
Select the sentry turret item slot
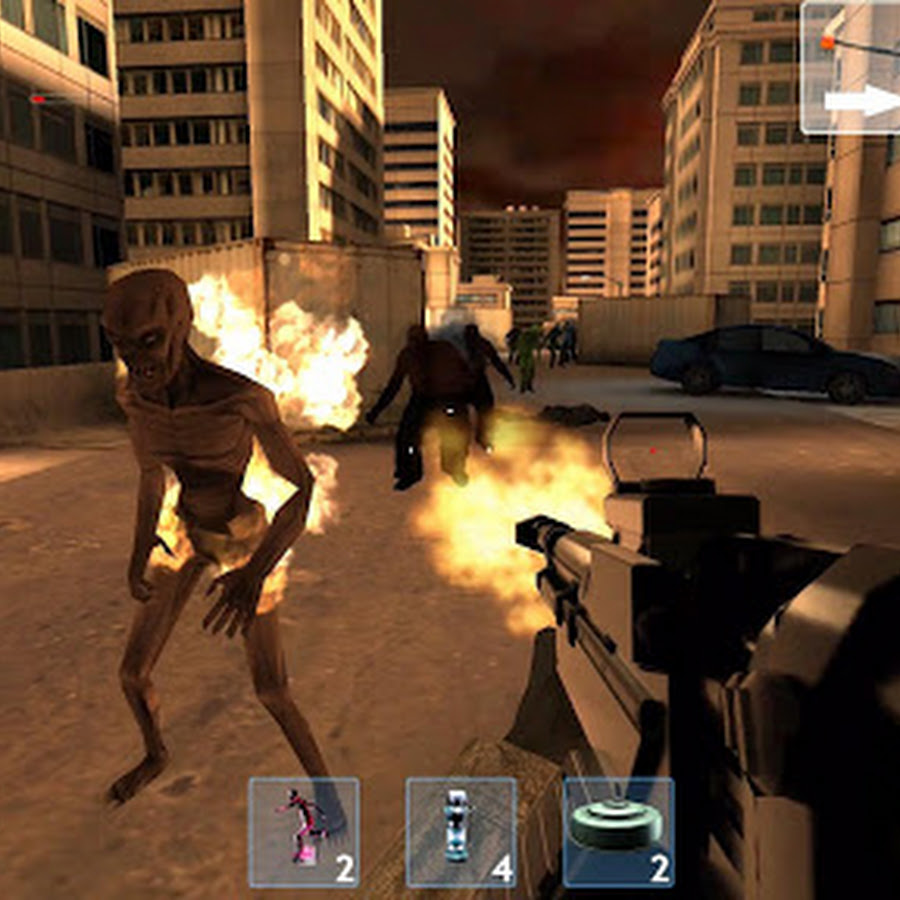[461, 832]
